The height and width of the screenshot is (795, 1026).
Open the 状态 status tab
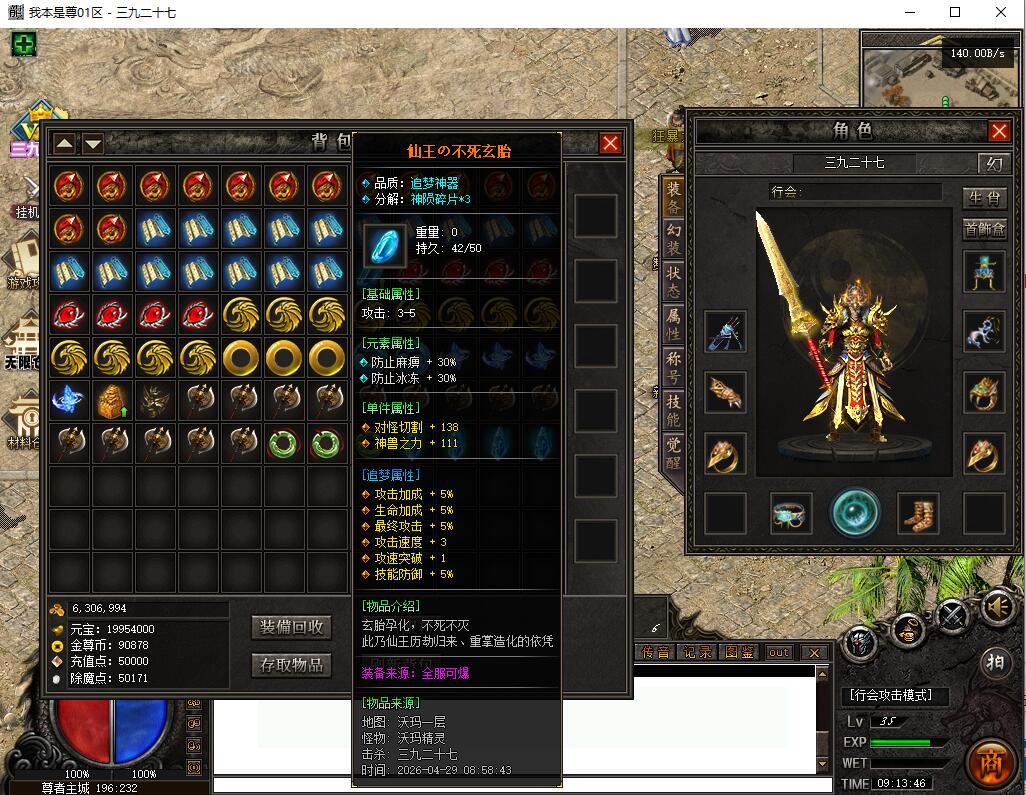point(674,285)
